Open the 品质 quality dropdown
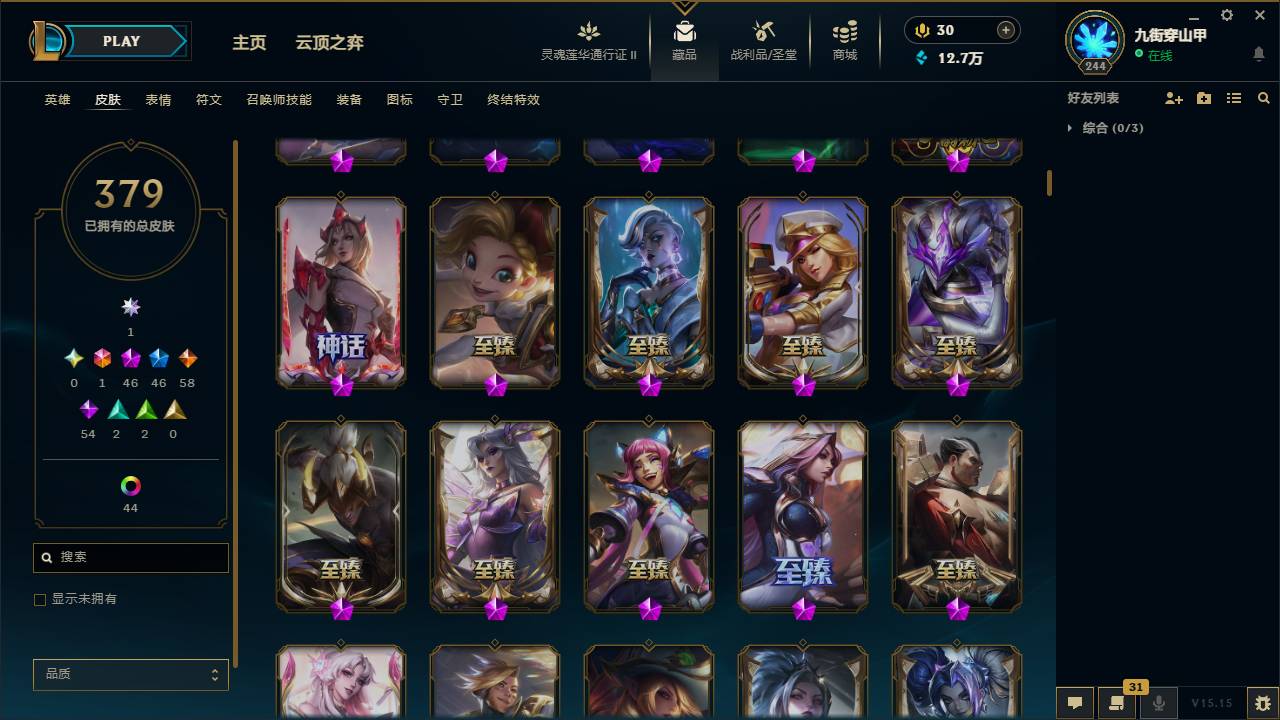The width and height of the screenshot is (1280, 720). (x=130, y=674)
